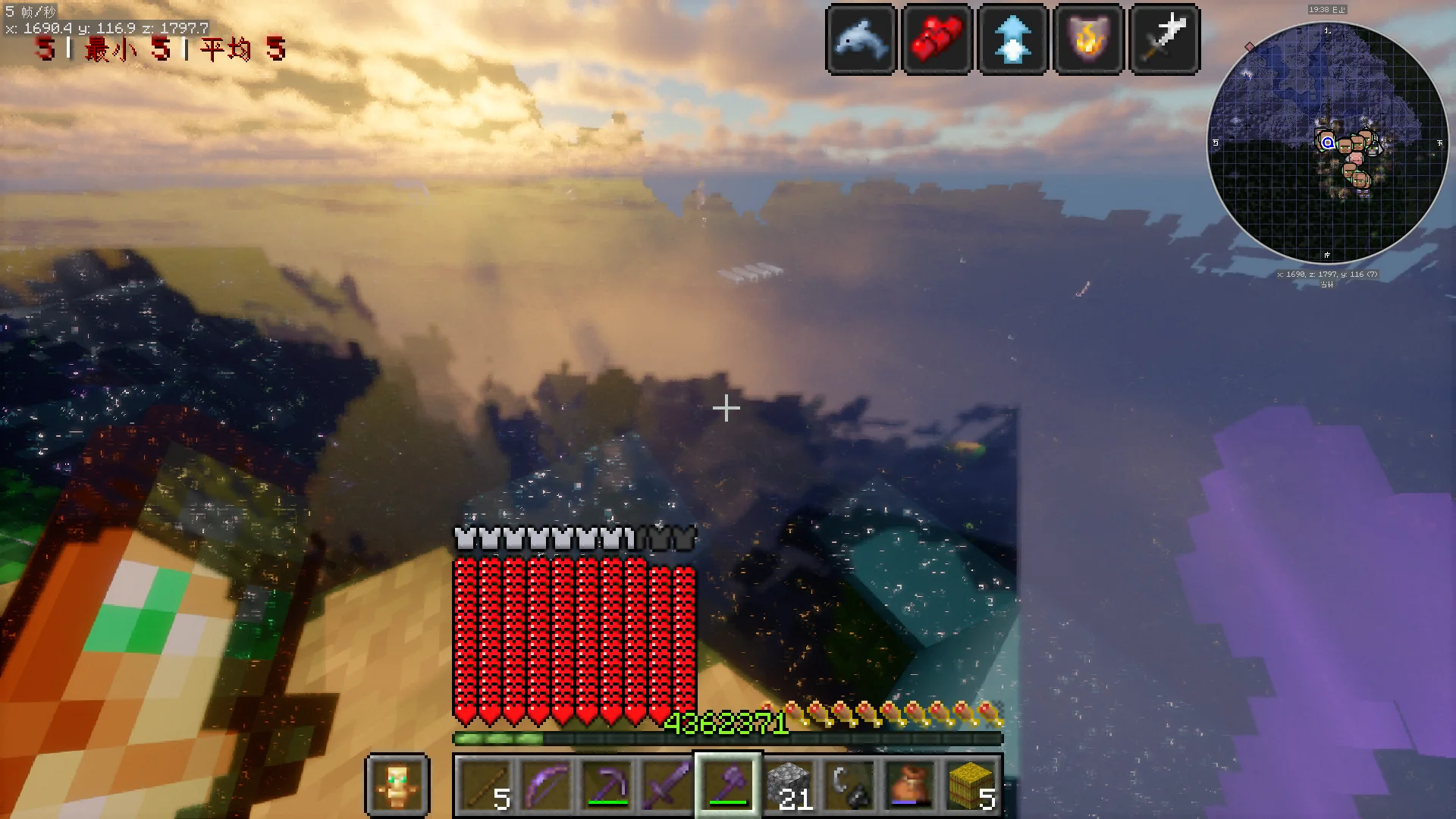Click the flame shield Fire Resistance effect
Image resolution: width=1456 pixels, height=819 pixels.
pos(1088,39)
